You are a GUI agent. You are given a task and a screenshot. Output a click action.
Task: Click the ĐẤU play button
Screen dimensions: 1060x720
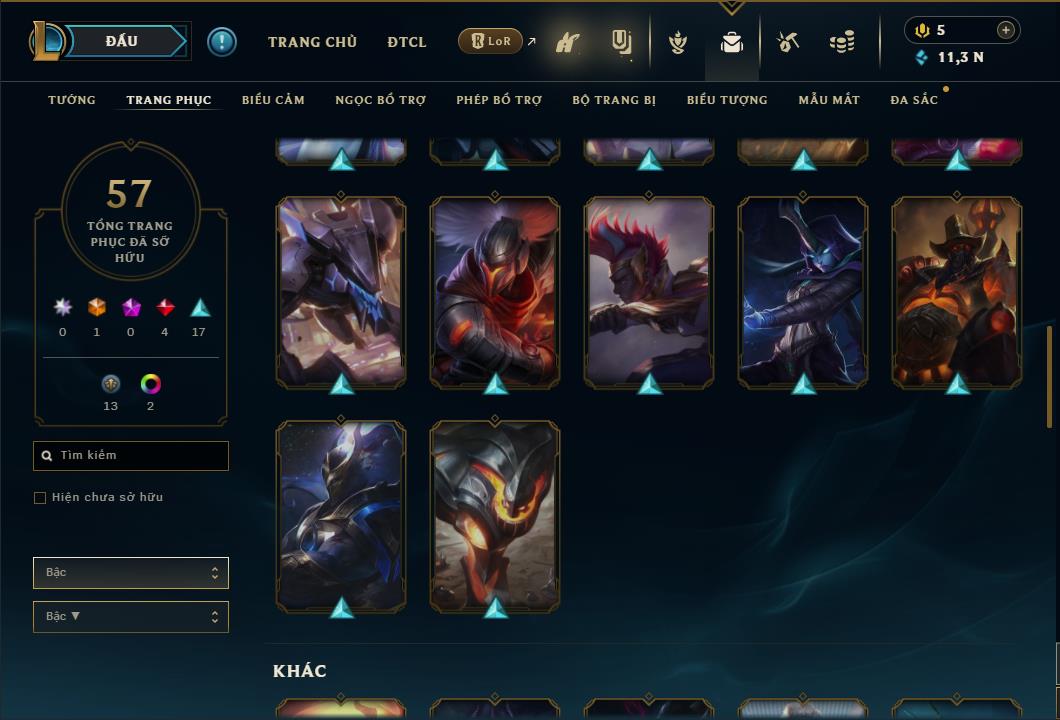coord(122,41)
